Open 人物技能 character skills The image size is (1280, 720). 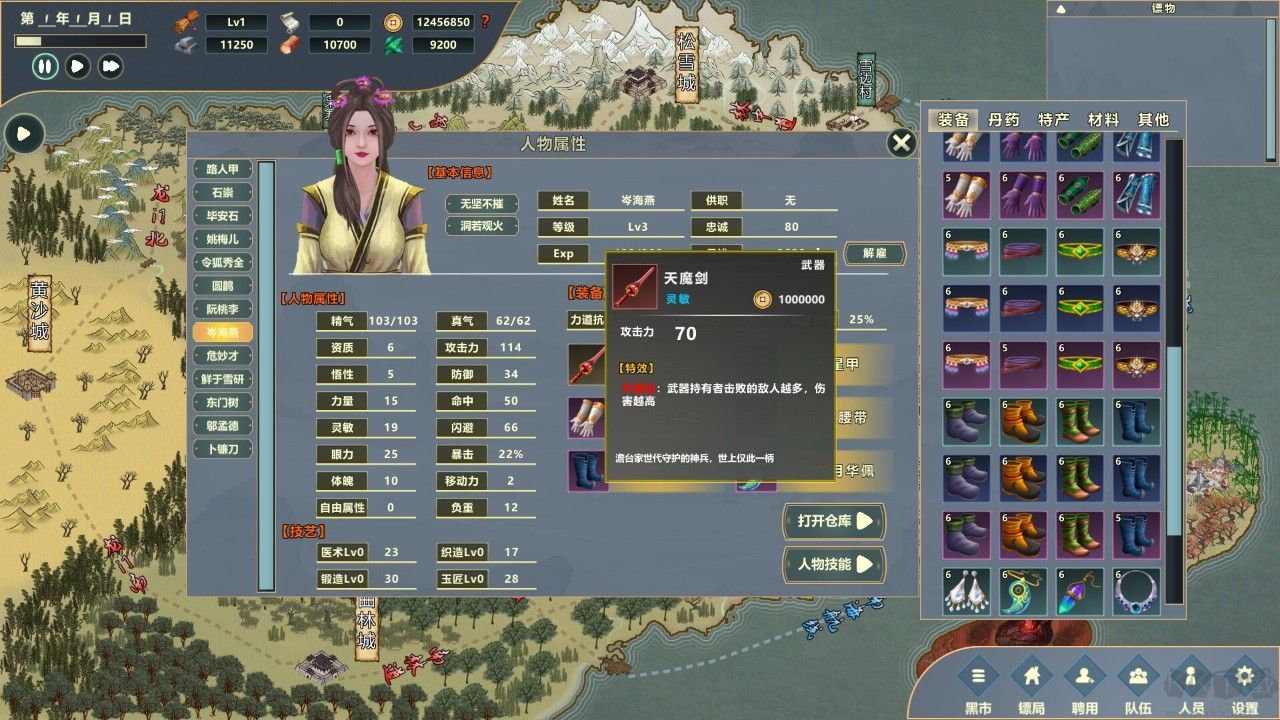click(x=833, y=565)
